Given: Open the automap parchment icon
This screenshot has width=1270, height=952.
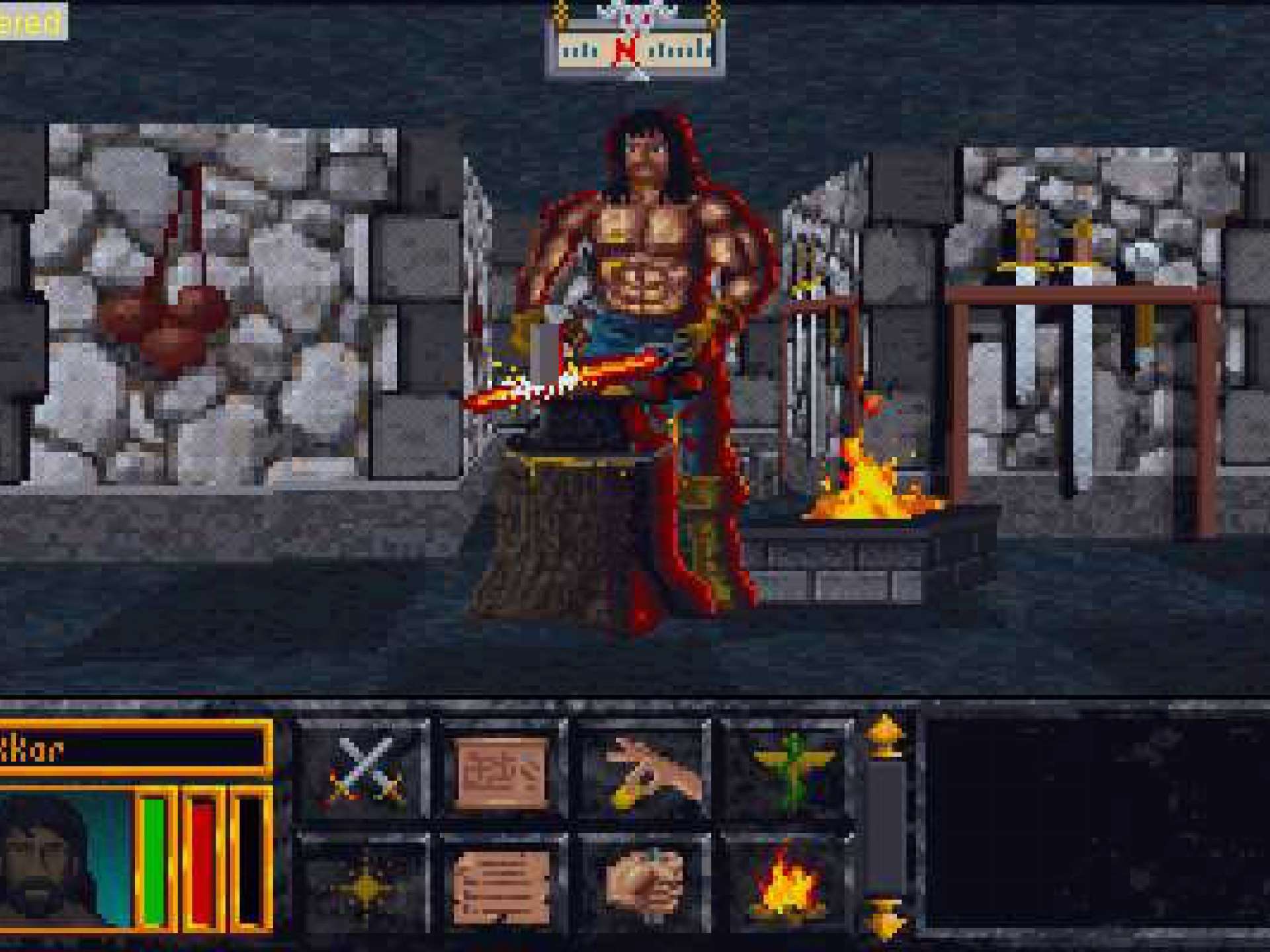Looking at the screenshot, I should point(503,772).
